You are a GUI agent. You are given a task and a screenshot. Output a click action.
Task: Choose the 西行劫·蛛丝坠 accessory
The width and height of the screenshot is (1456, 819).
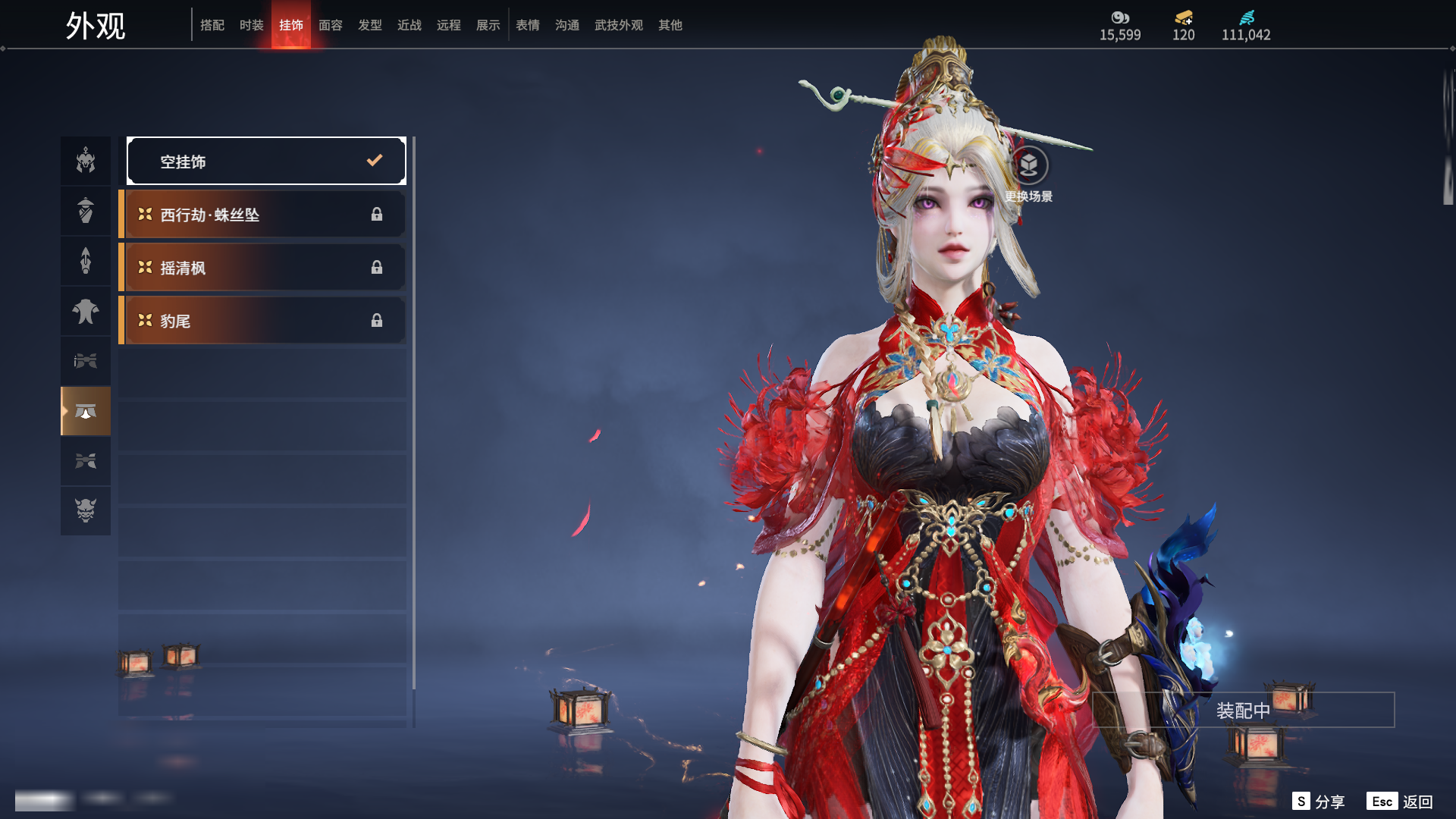(x=262, y=215)
